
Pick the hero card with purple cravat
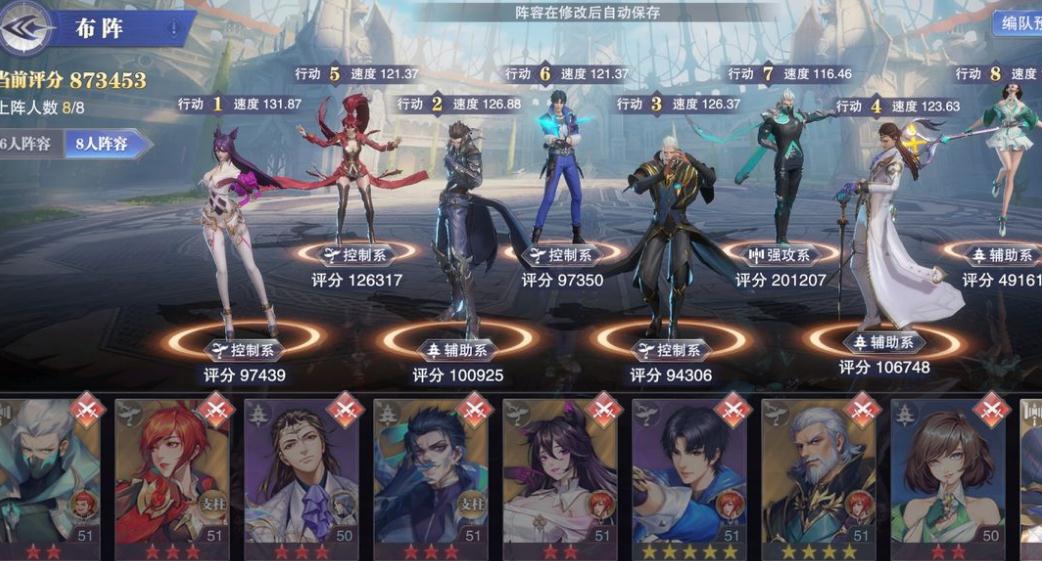301,472
